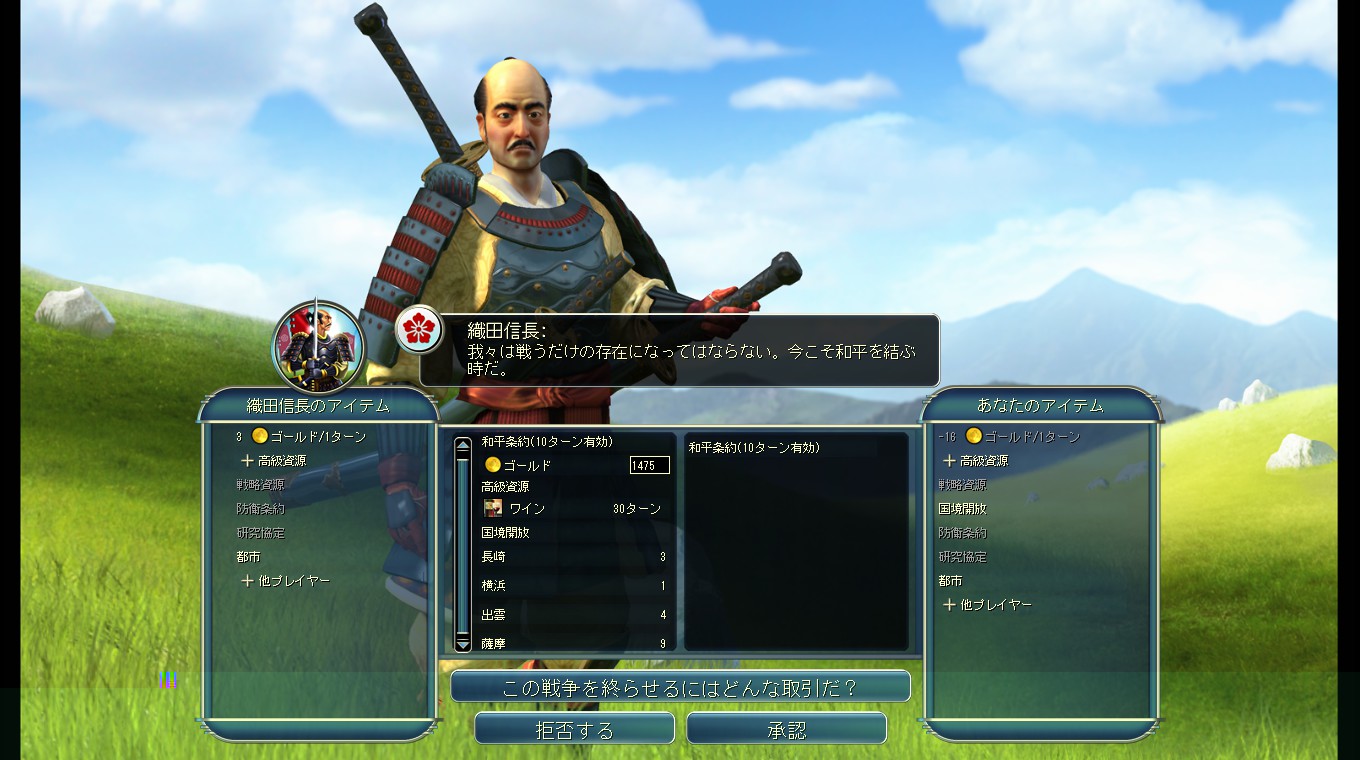1360x760 pixels.
Task: Select the ワイン 30-turn offer row
Action: click(572, 508)
